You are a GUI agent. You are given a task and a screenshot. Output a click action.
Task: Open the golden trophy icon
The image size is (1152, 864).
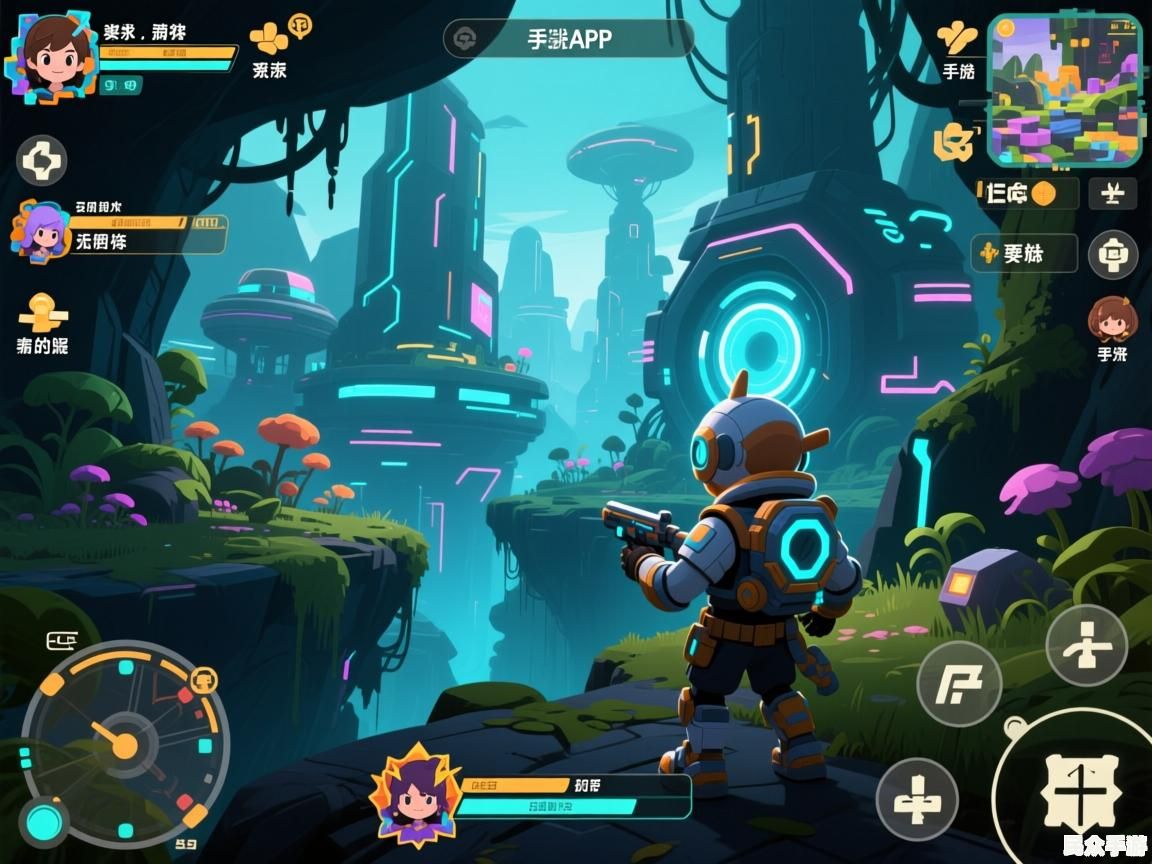tap(43, 313)
